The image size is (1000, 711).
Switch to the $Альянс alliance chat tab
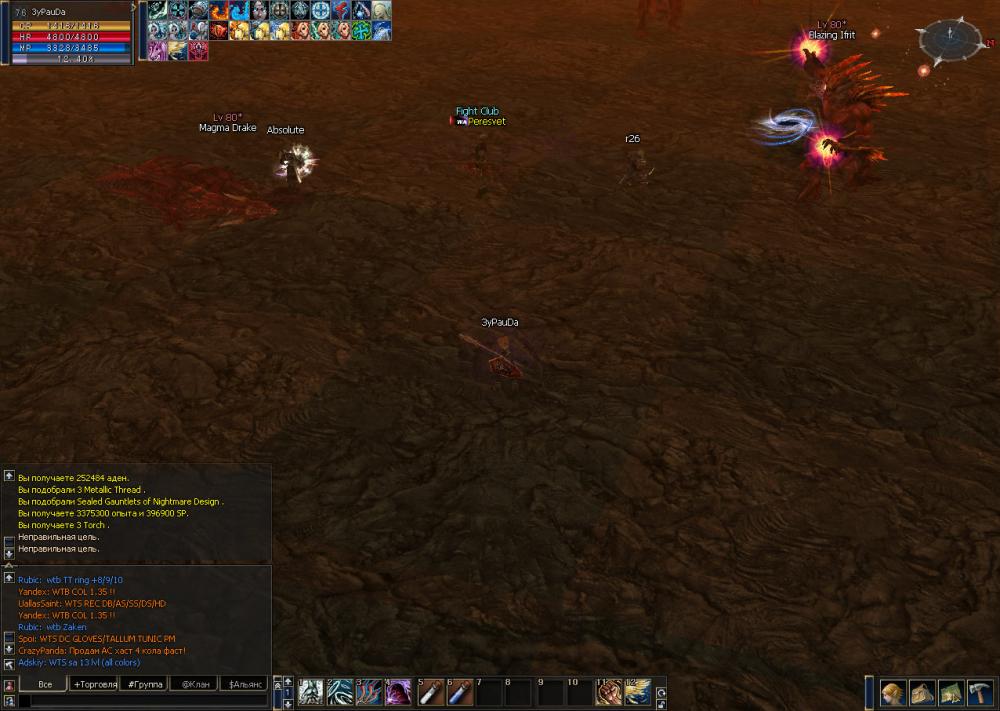tap(244, 684)
